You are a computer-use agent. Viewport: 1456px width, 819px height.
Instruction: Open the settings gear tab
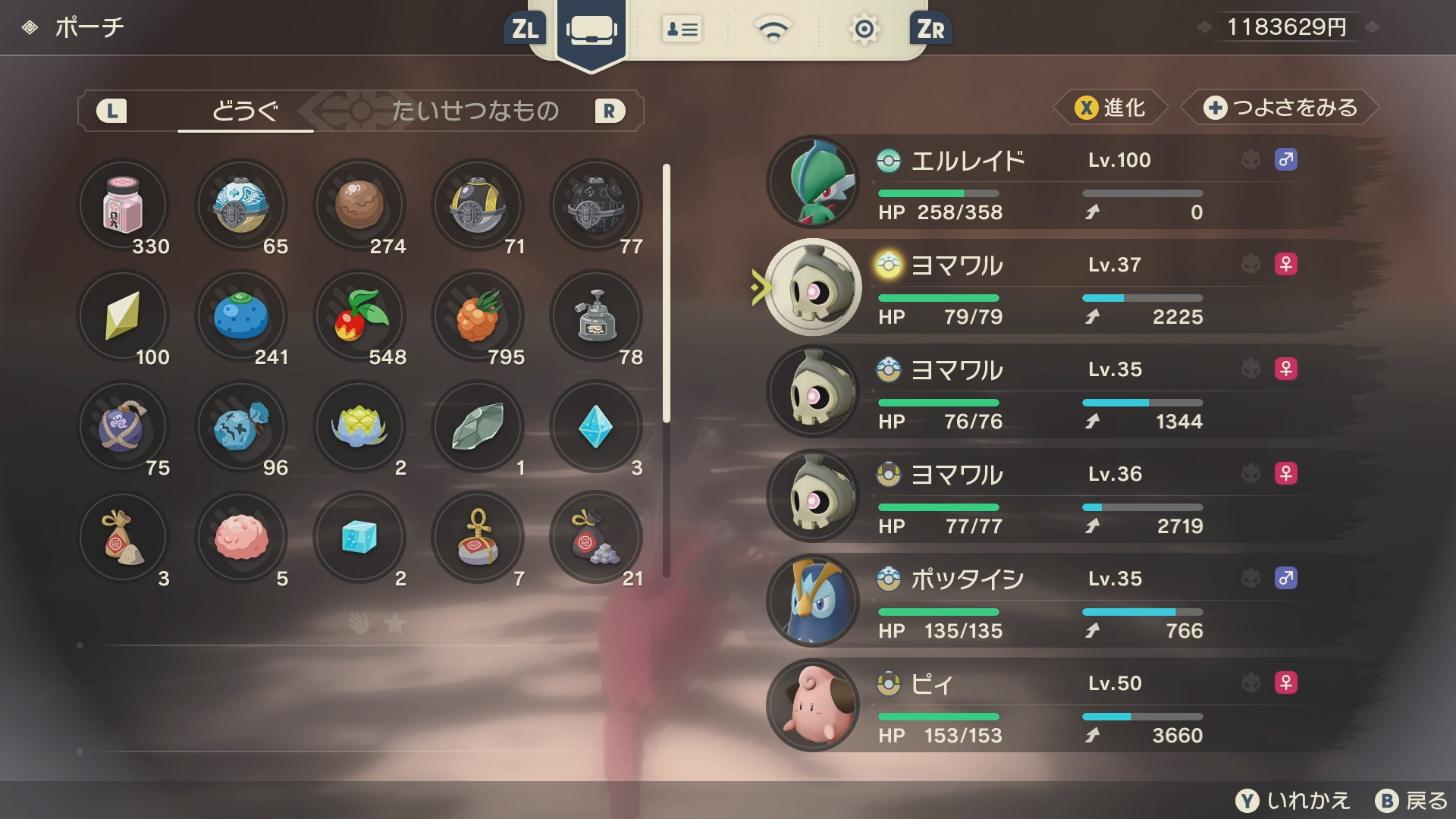(864, 30)
